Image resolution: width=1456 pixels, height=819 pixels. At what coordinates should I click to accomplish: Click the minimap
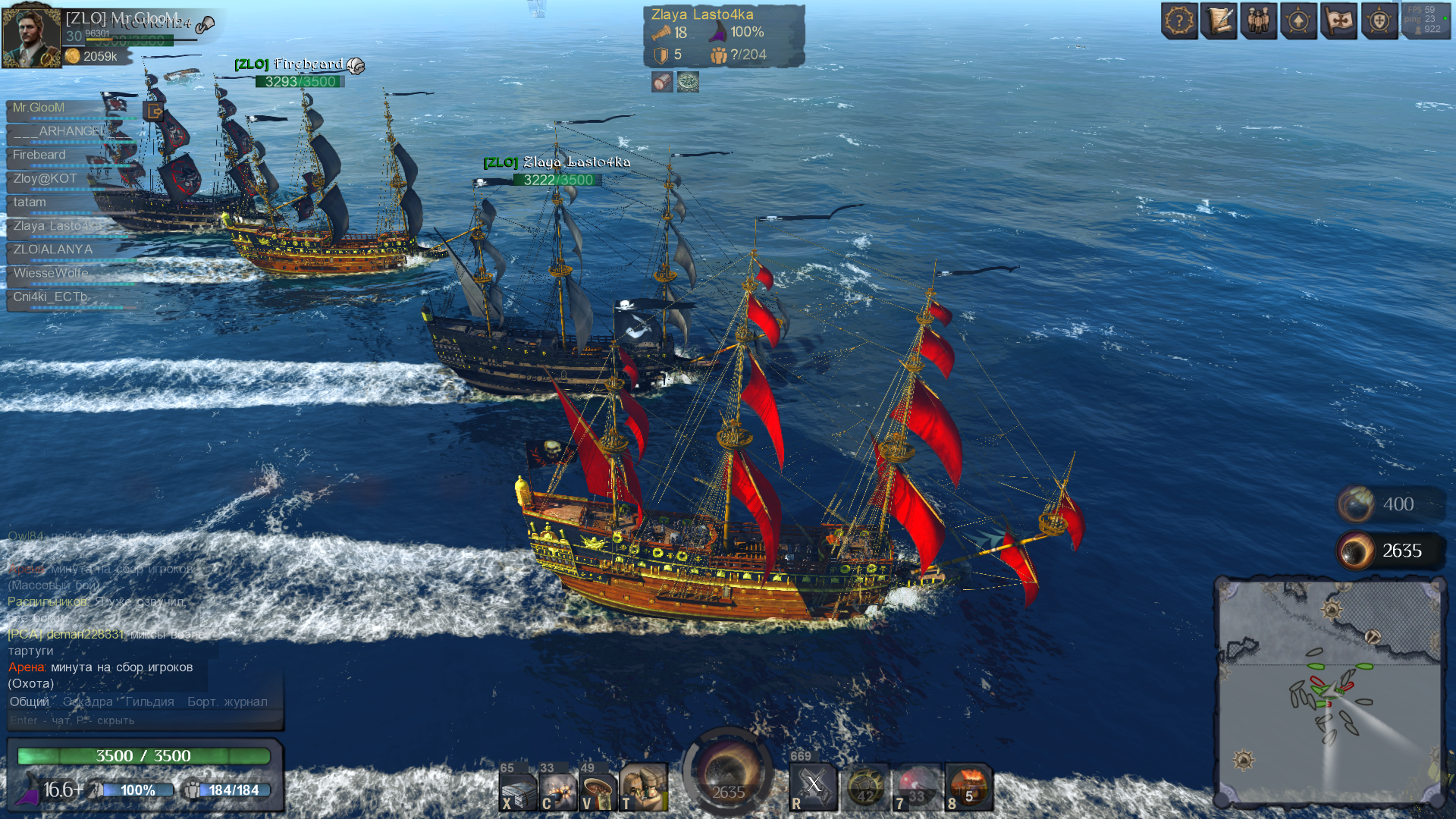point(1329,692)
